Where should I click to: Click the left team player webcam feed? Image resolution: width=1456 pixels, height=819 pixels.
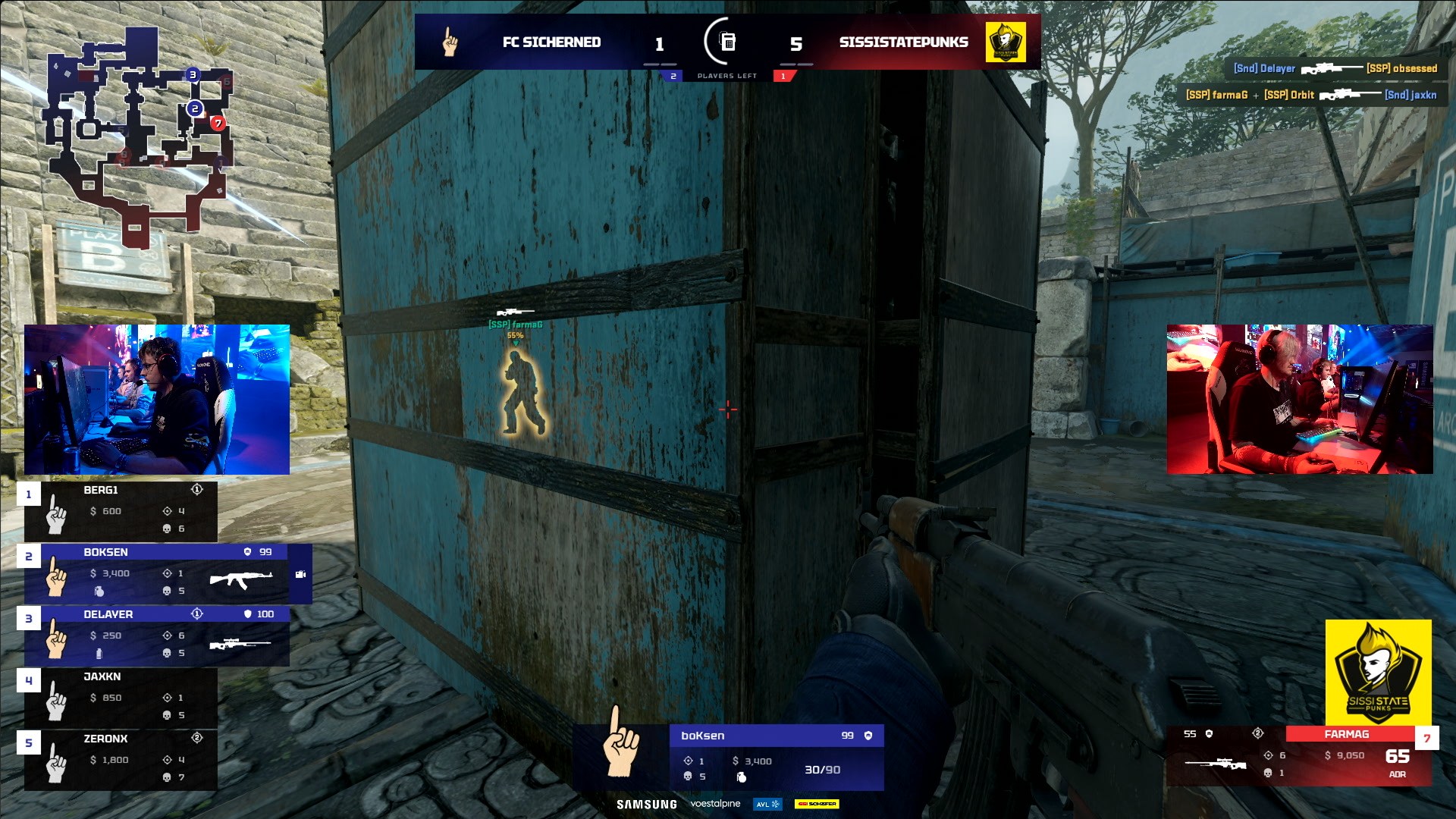(157, 400)
